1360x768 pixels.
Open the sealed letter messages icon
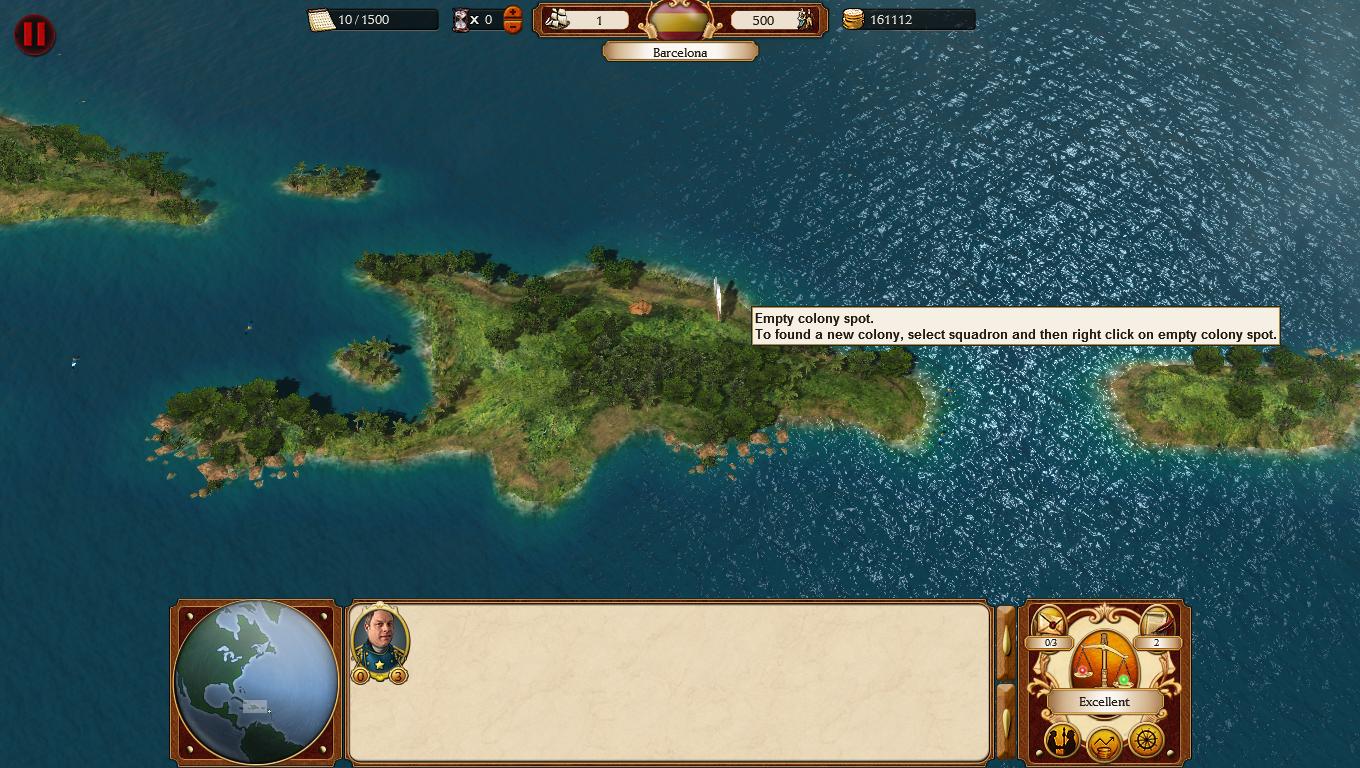pyautogui.click(x=1050, y=624)
